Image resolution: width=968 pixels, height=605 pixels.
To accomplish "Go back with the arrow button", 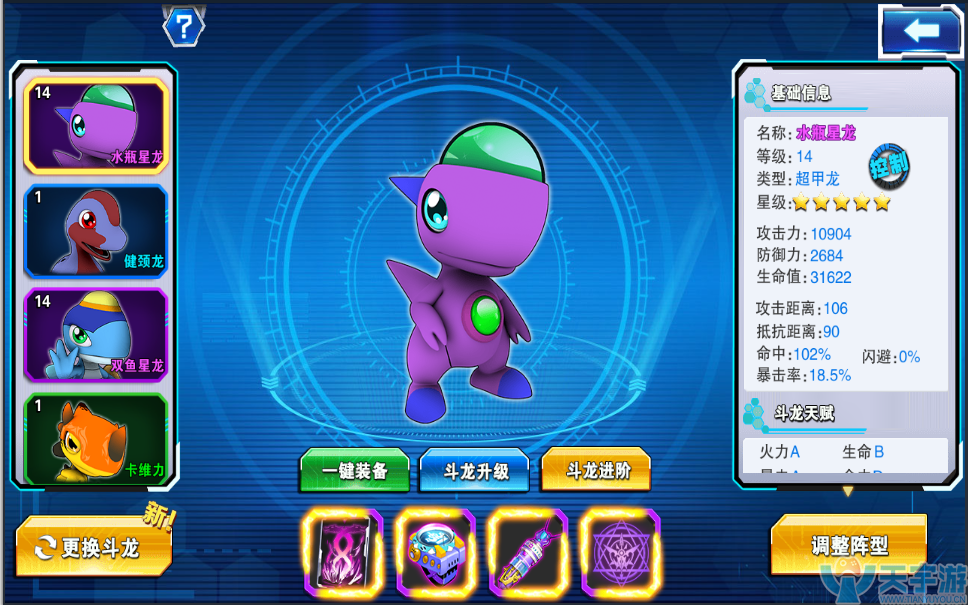I will [x=920, y=31].
